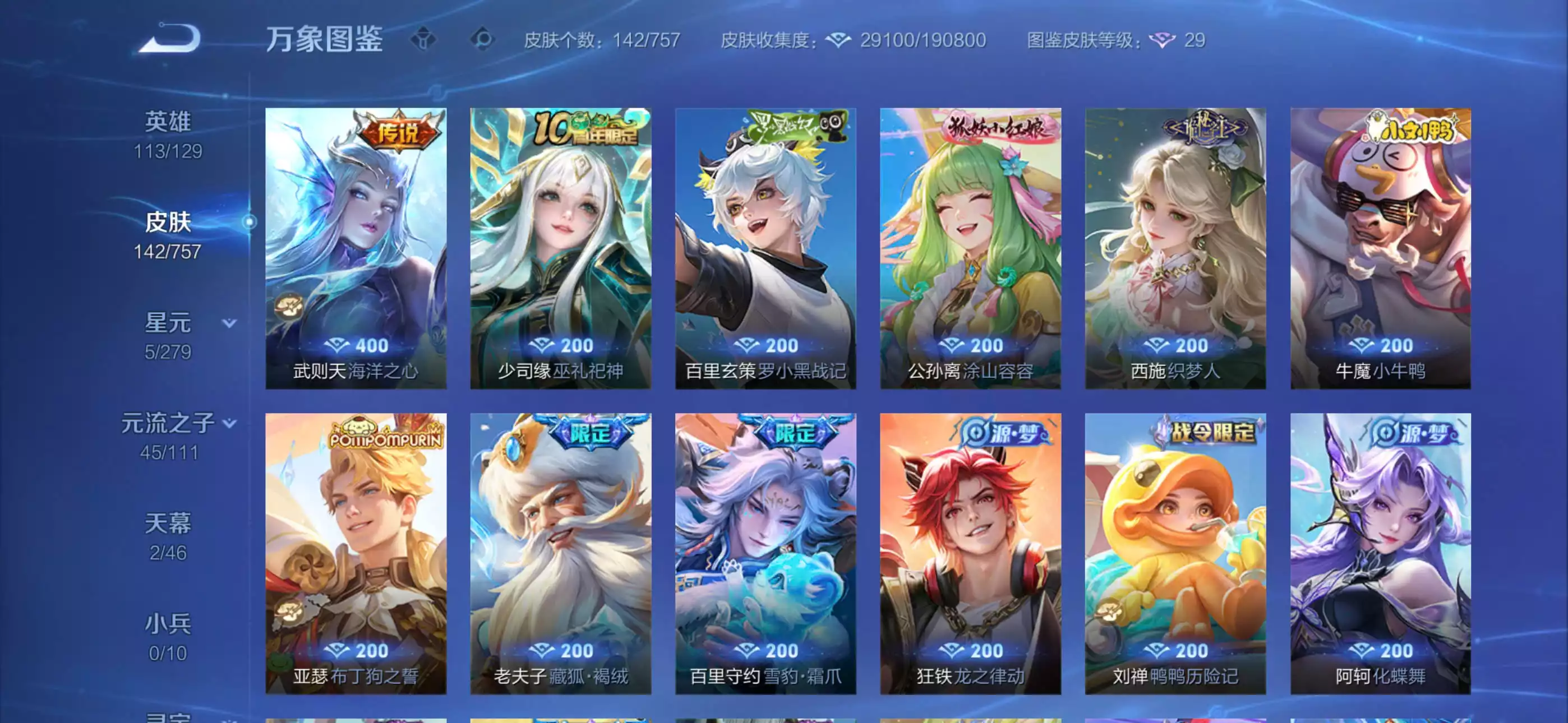Collapse the 星元 dropdown arrow

[229, 325]
